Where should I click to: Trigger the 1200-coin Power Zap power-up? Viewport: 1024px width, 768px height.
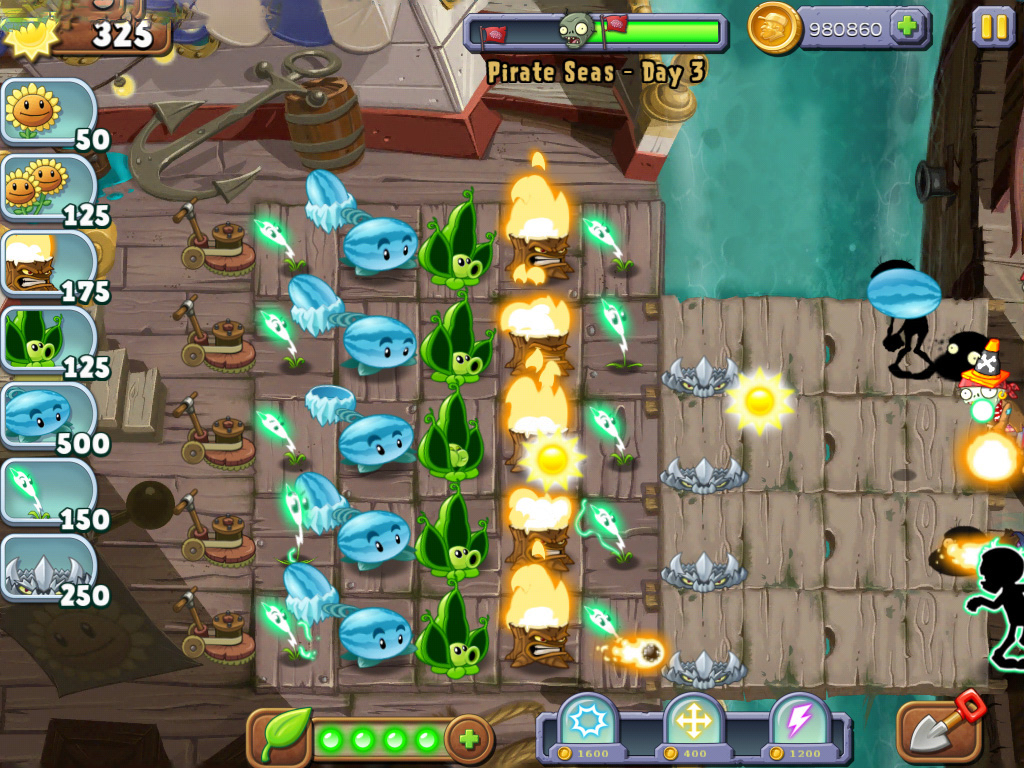[800, 724]
